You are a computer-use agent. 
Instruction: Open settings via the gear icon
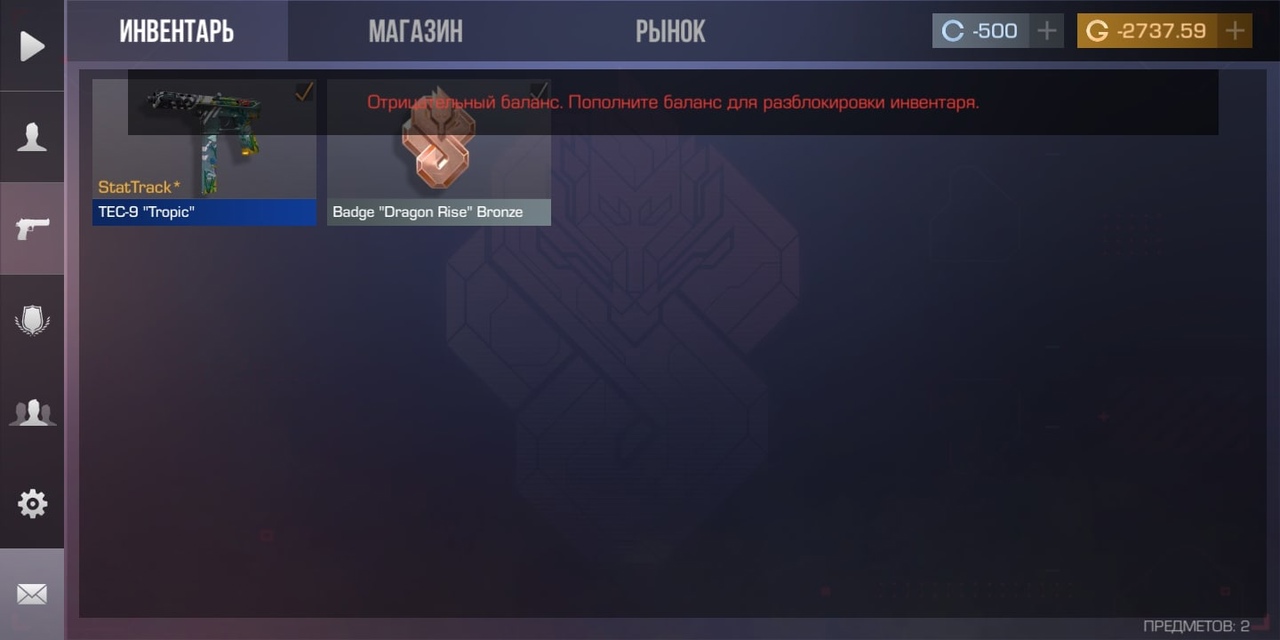point(32,503)
